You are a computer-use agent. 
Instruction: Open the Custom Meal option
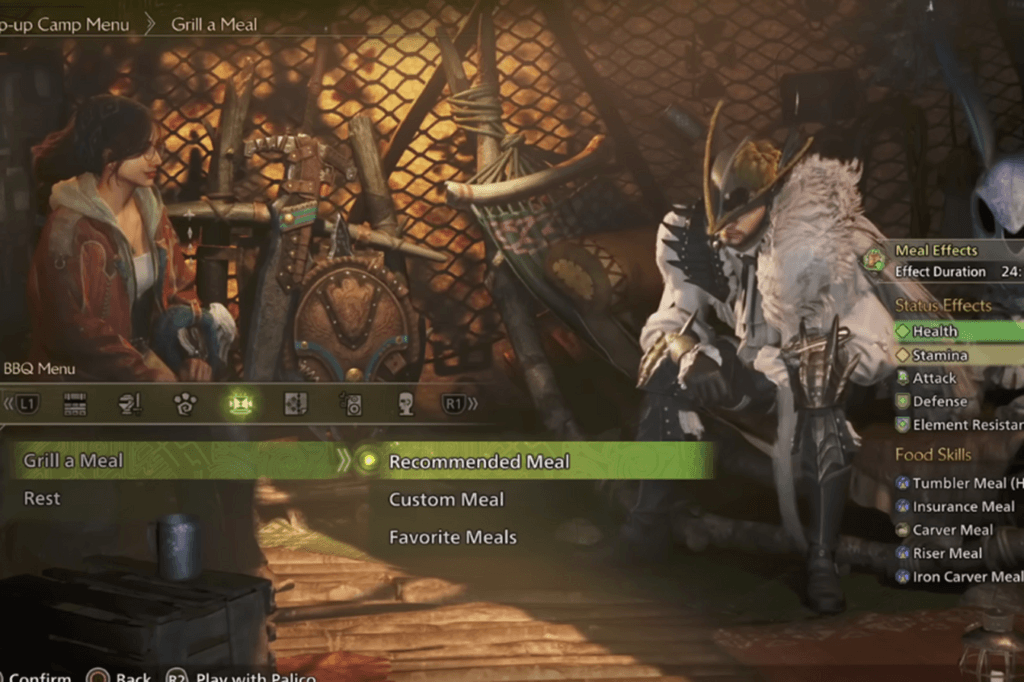[446, 499]
